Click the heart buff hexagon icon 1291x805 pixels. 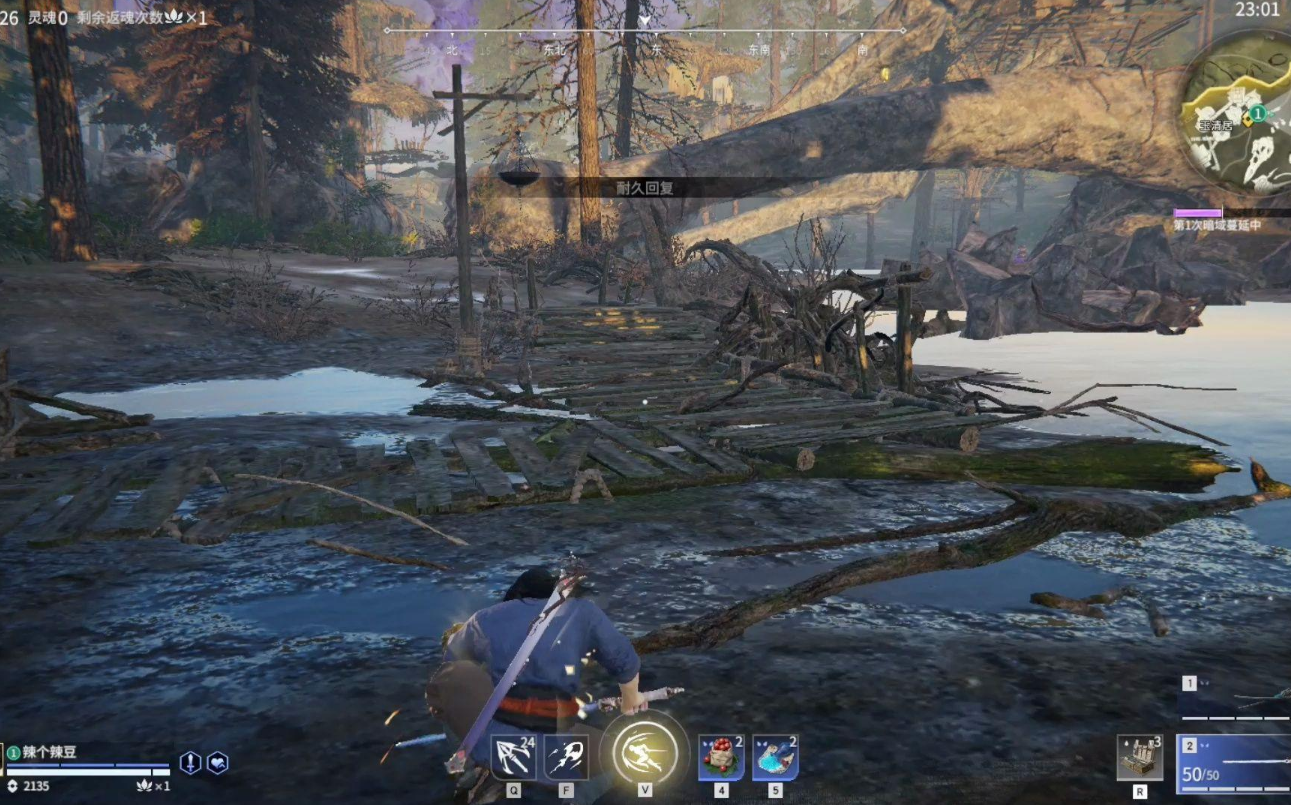click(217, 763)
